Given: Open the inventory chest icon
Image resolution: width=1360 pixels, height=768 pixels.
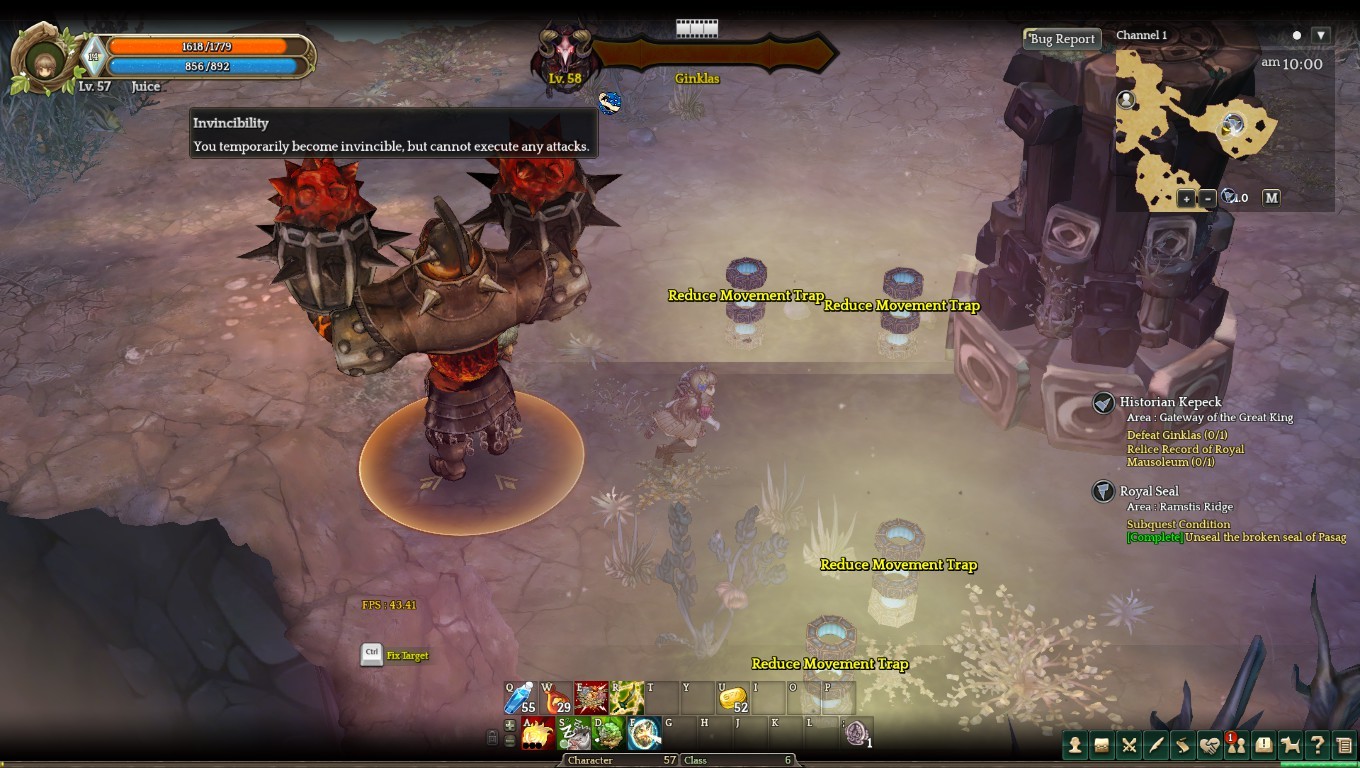Looking at the screenshot, I should click(x=1102, y=745).
